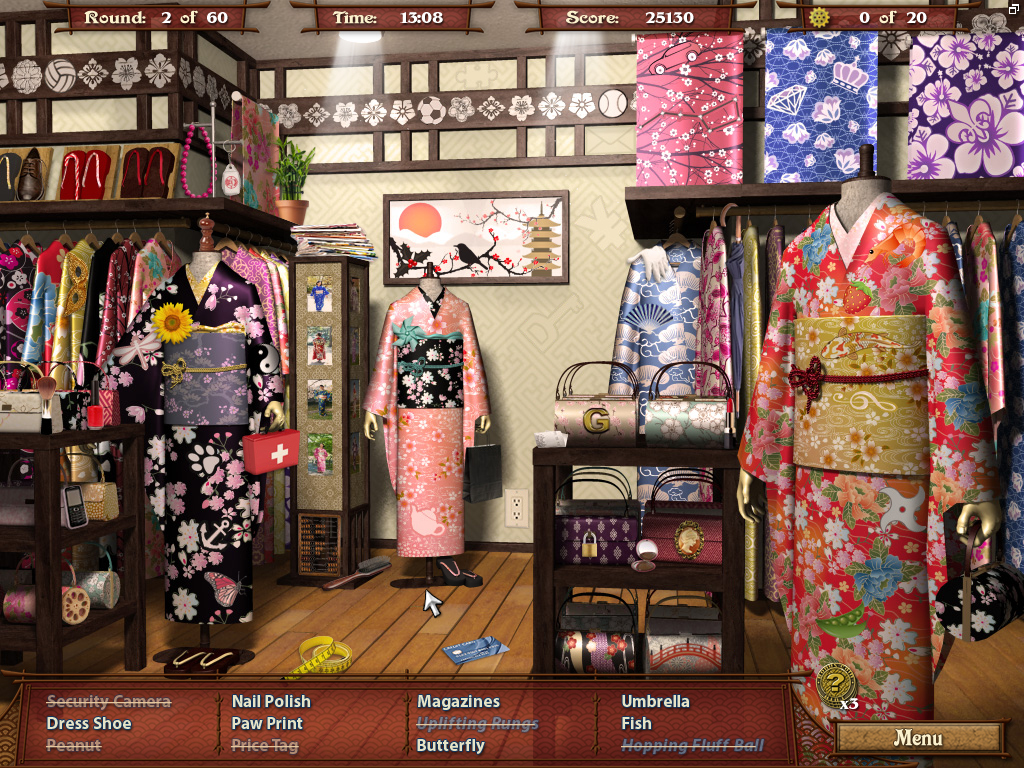Pick the Butterfly list entry
Viewport: 1024px width, 768px height.
(x=450, y=745)
